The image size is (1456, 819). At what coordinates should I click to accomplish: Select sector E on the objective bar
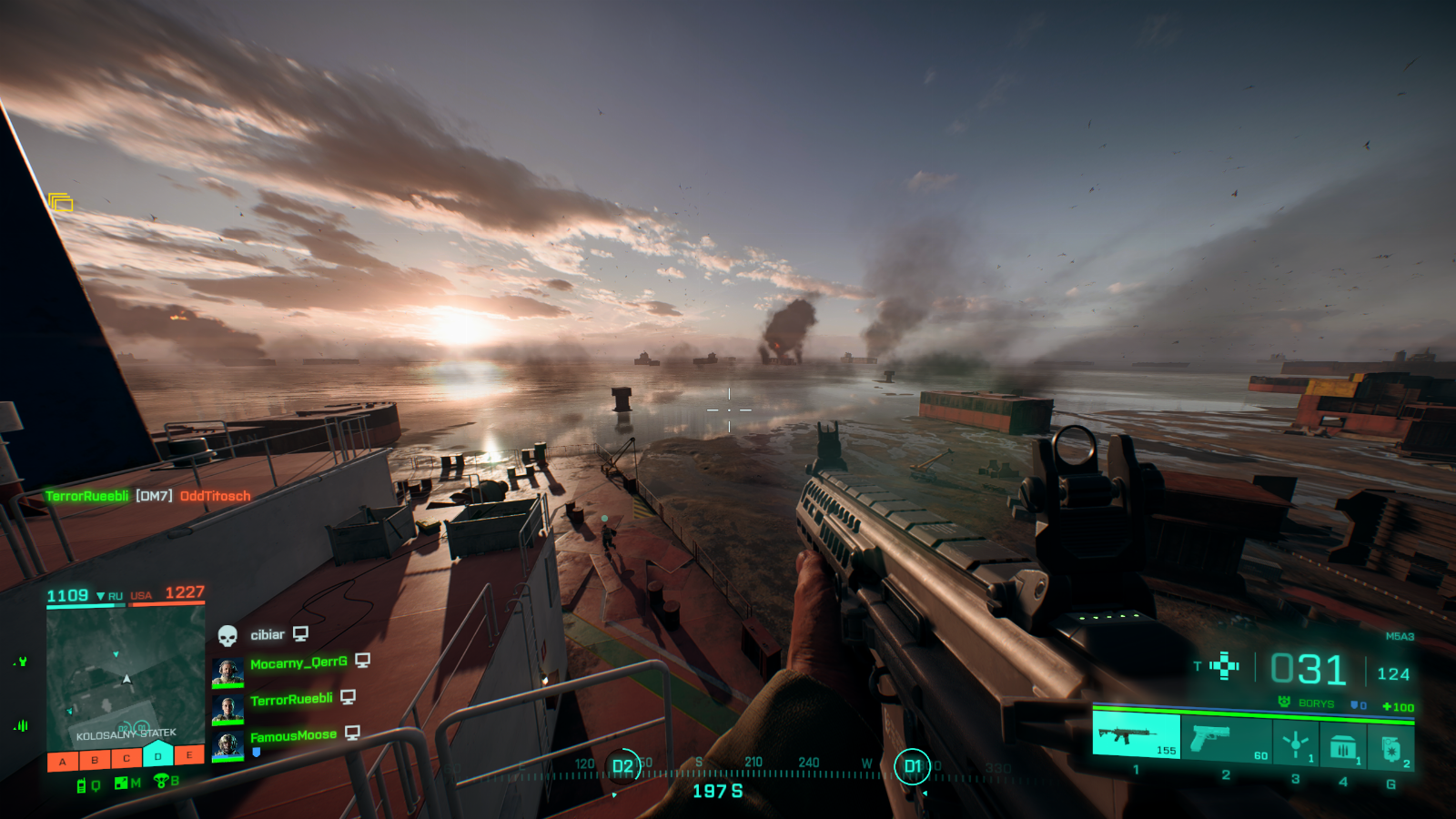pos(189,754)
